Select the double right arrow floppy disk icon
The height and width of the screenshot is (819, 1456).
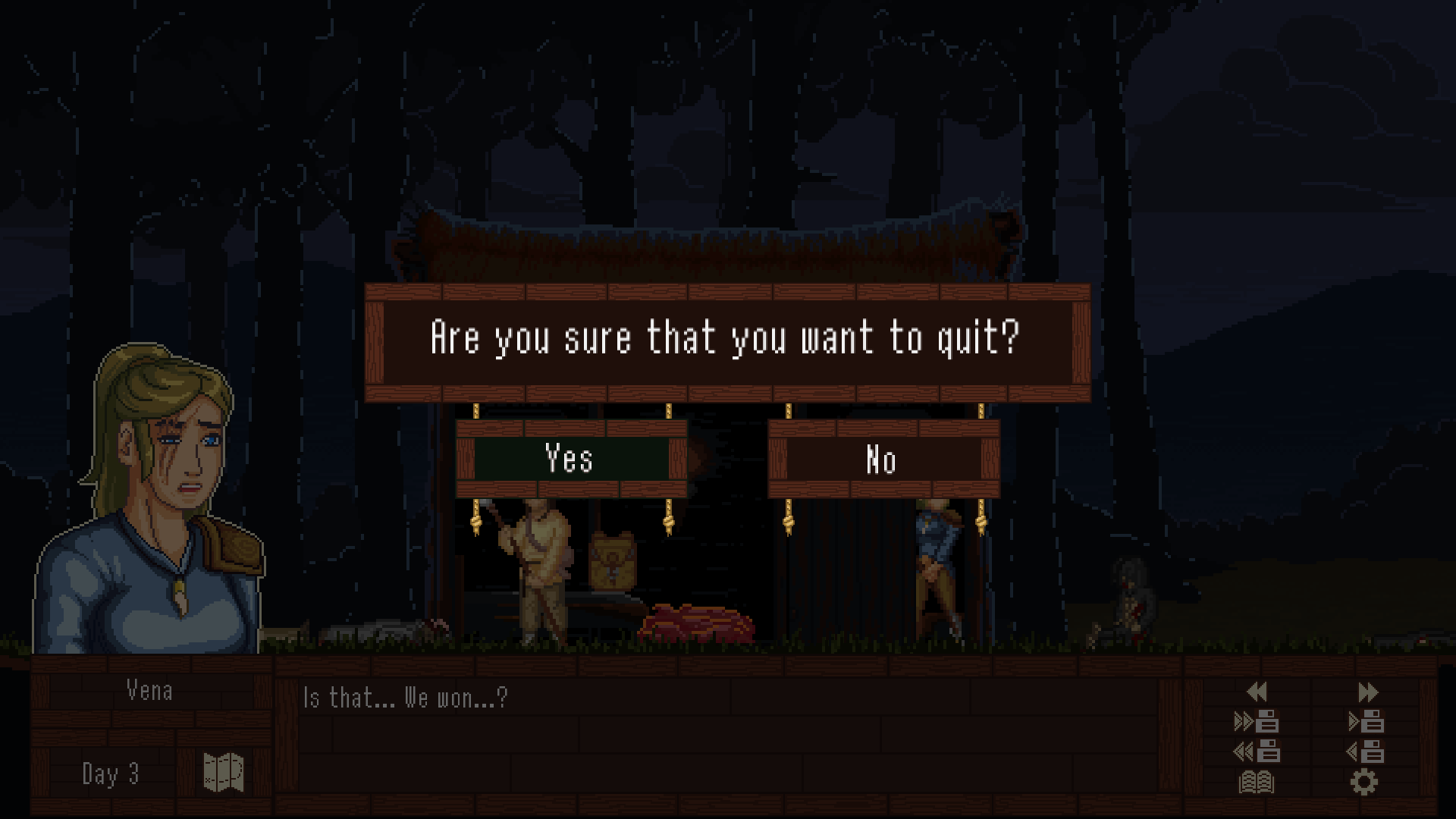click(1257, 721)
